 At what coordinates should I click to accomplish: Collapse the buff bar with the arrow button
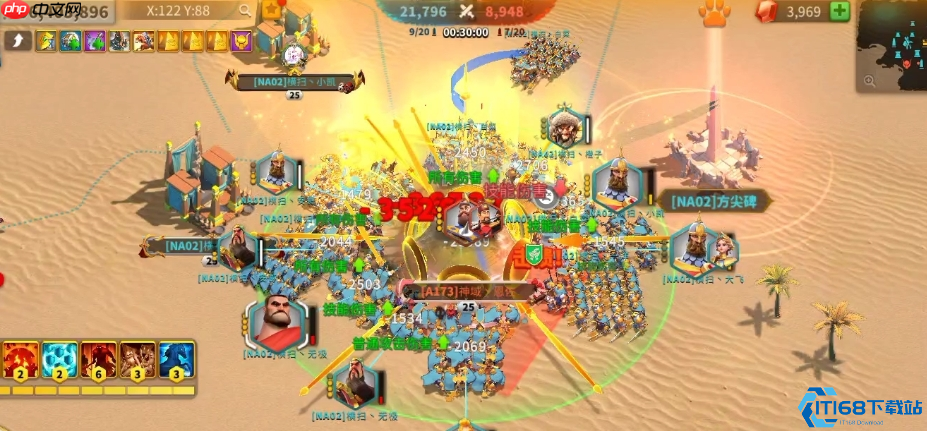point(17,41)
